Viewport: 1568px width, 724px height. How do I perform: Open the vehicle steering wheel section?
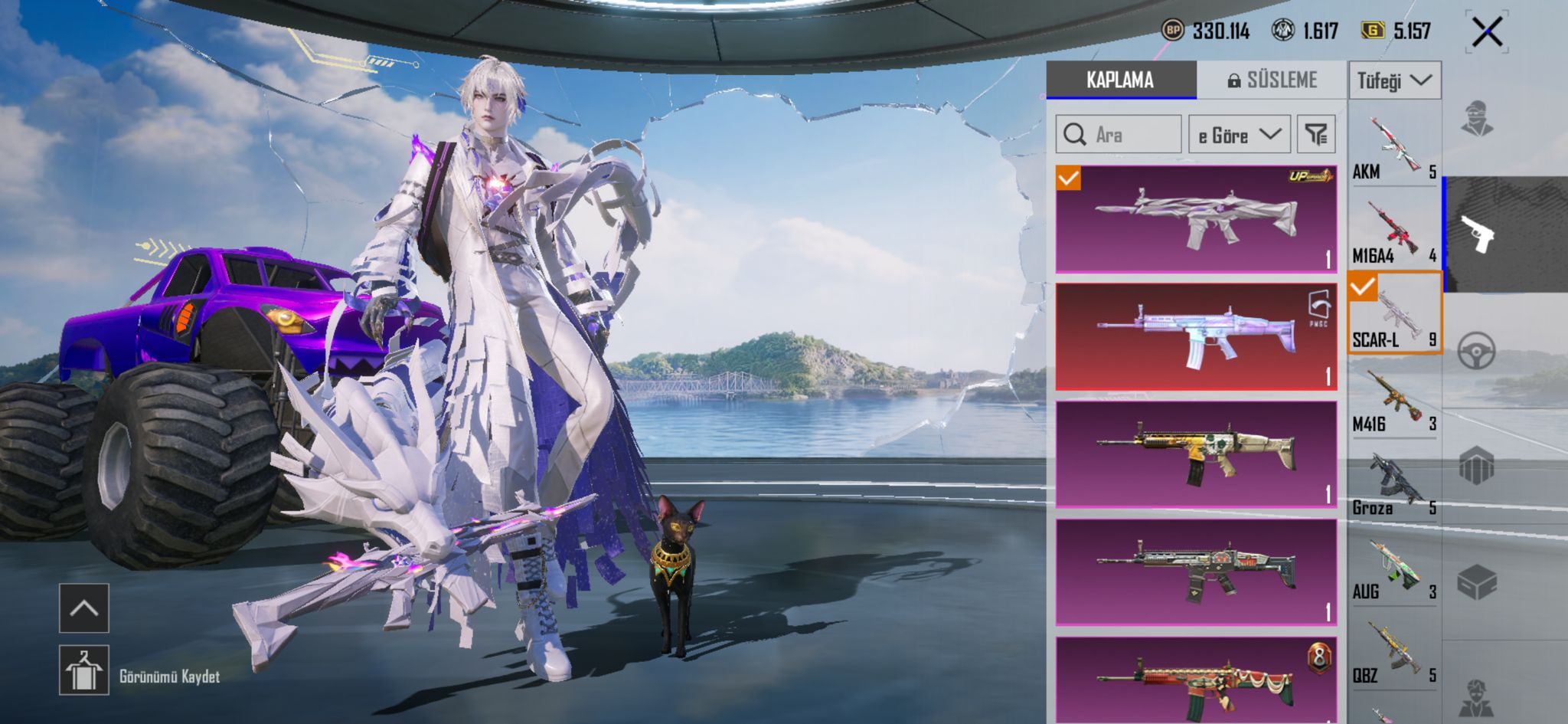pos(1476,352)
